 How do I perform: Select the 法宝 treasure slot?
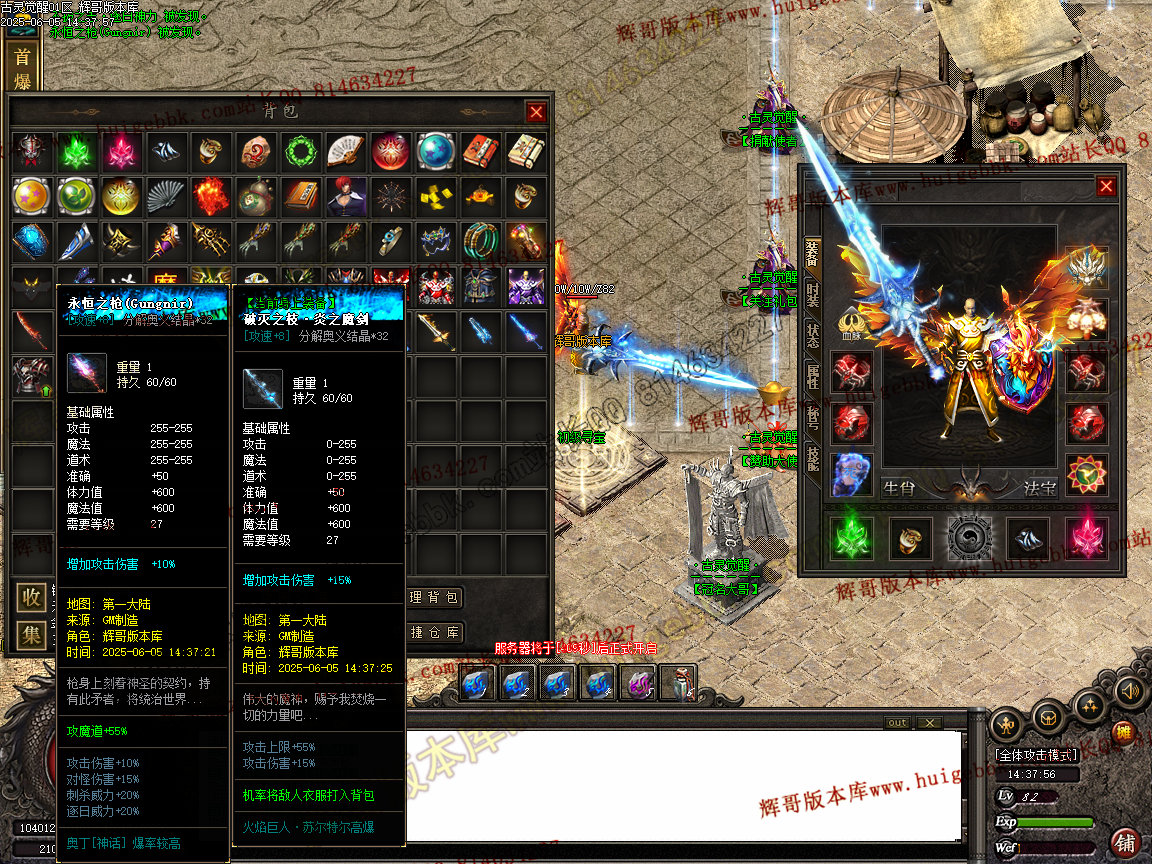1085,475
